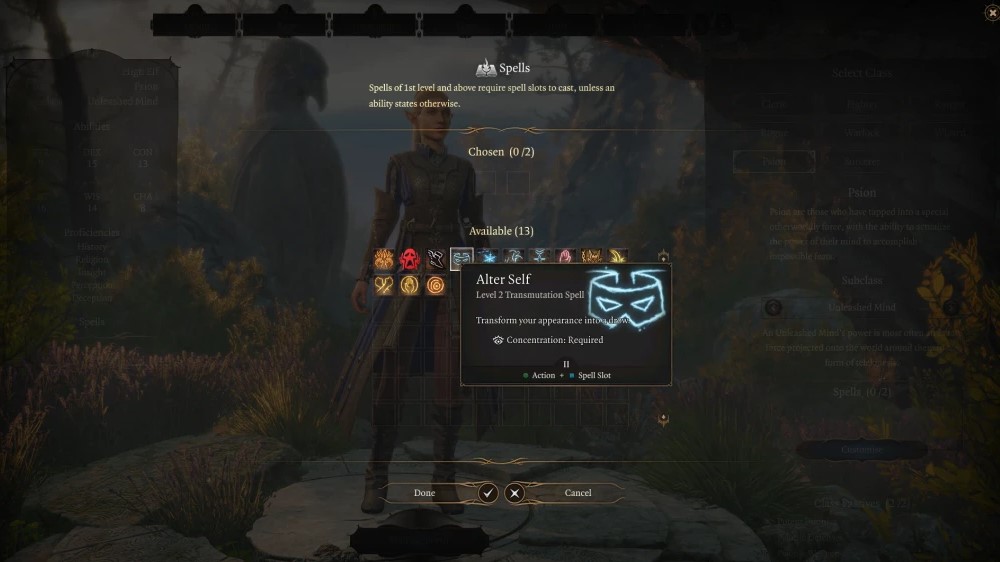Image resolution: width=1000 pixels, height=562 pixels.
Task: Cancel the spell selection
Action: pyautogui.click(x=577, y=493)
